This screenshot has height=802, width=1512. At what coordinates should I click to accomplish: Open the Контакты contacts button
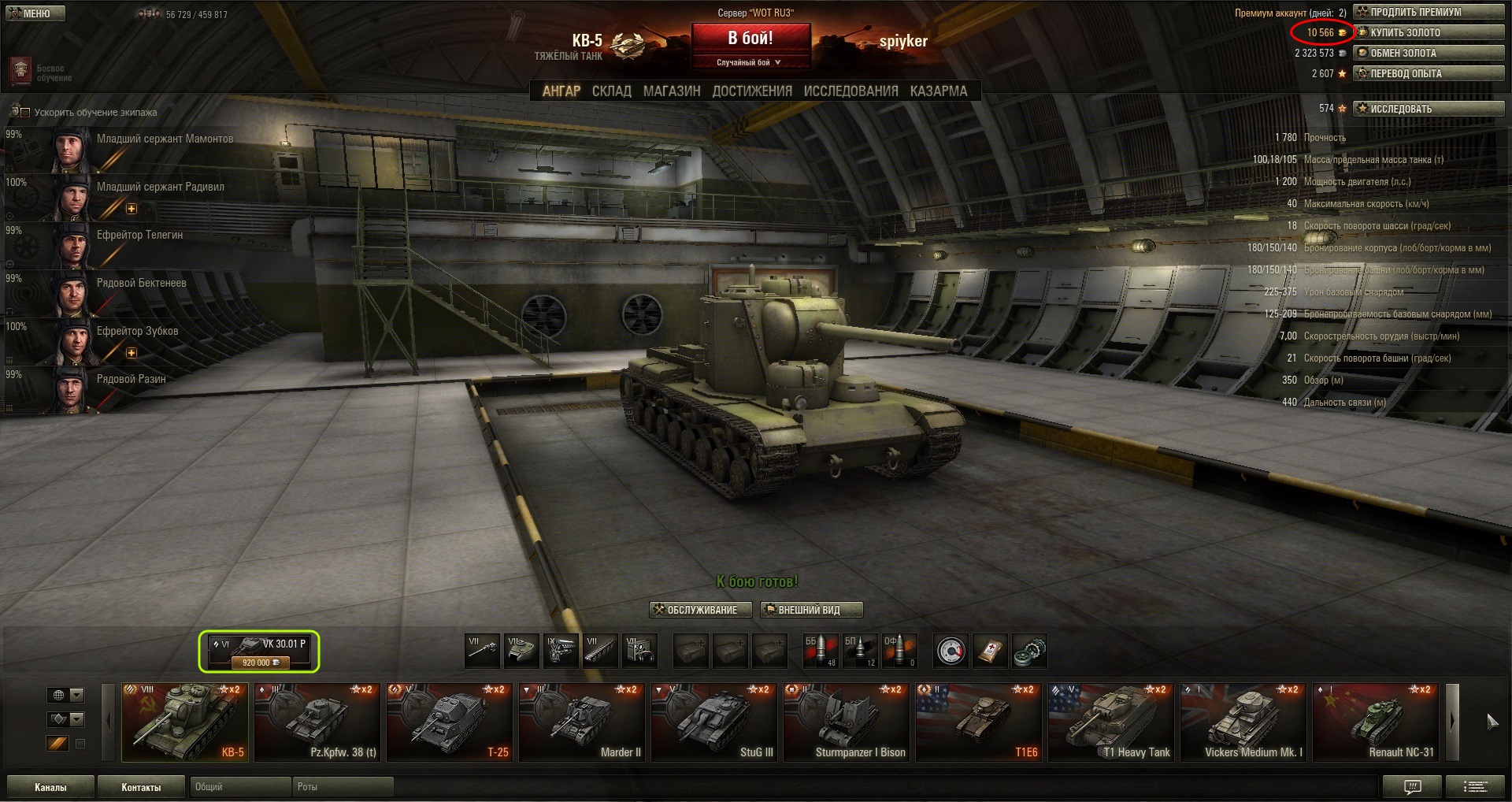[x=141, y=787]
